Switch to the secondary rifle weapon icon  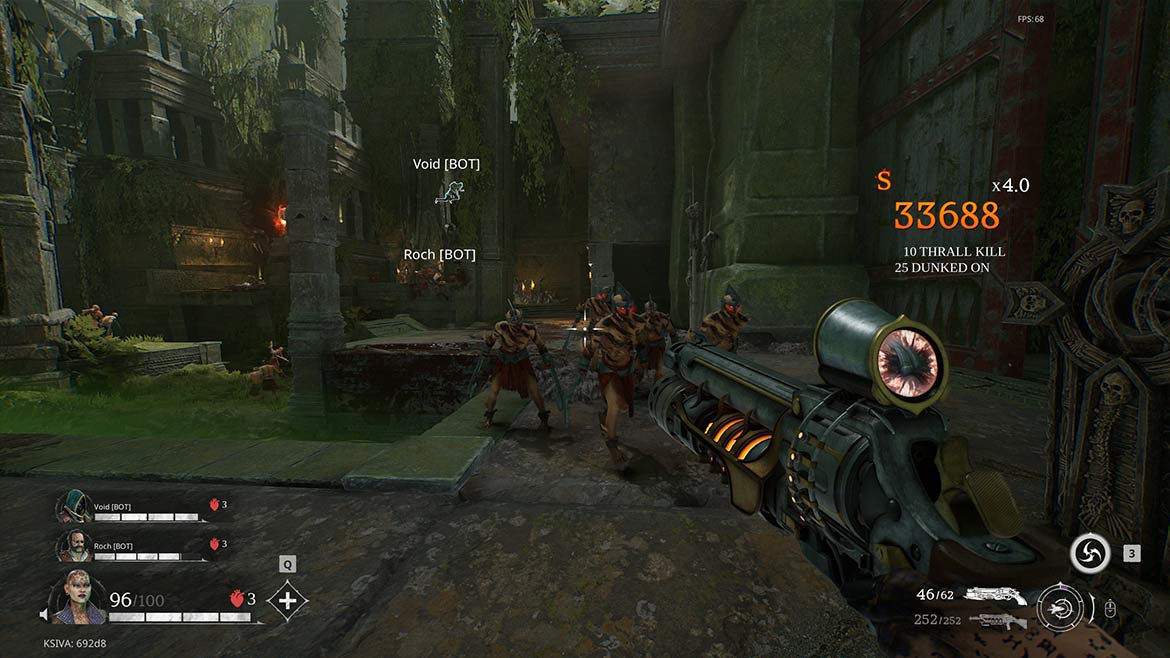(997, 620)
